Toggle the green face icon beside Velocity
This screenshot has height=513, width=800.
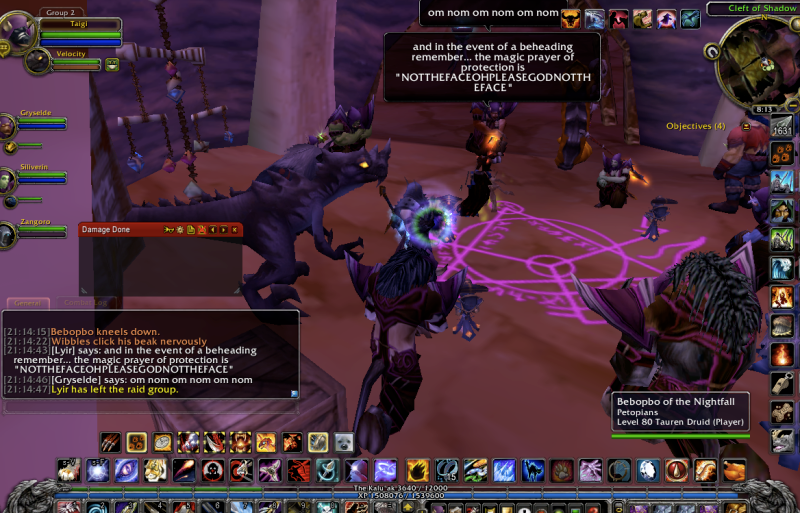click(x=112, y=64)
